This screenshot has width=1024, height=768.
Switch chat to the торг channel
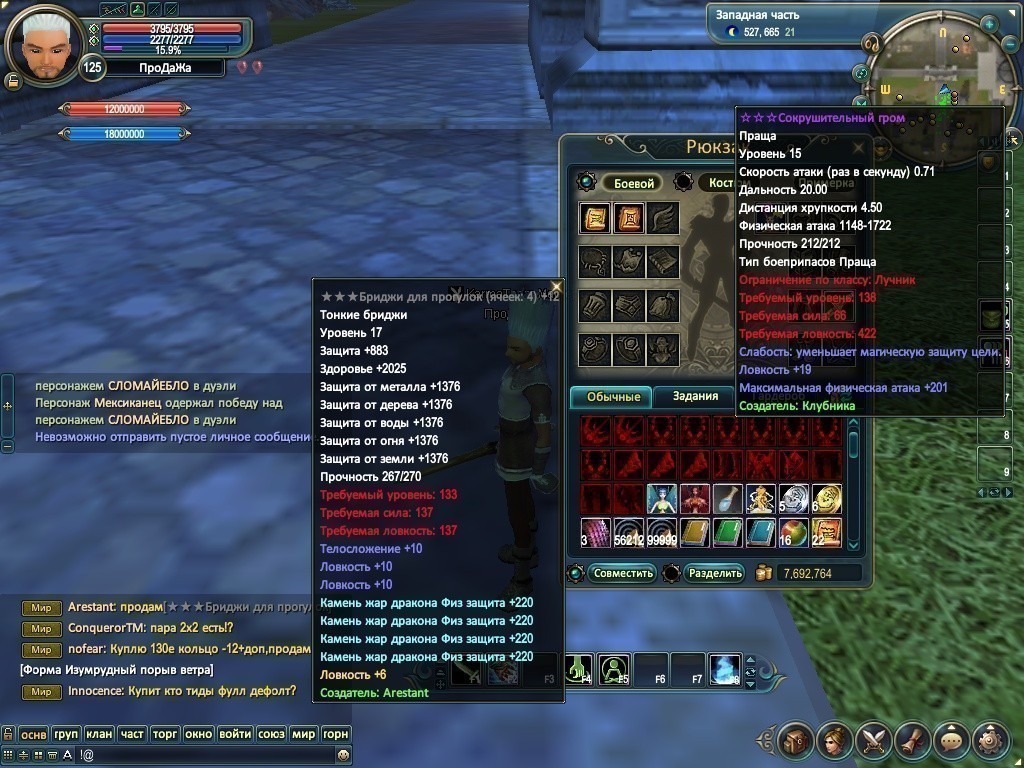[165, 734]
